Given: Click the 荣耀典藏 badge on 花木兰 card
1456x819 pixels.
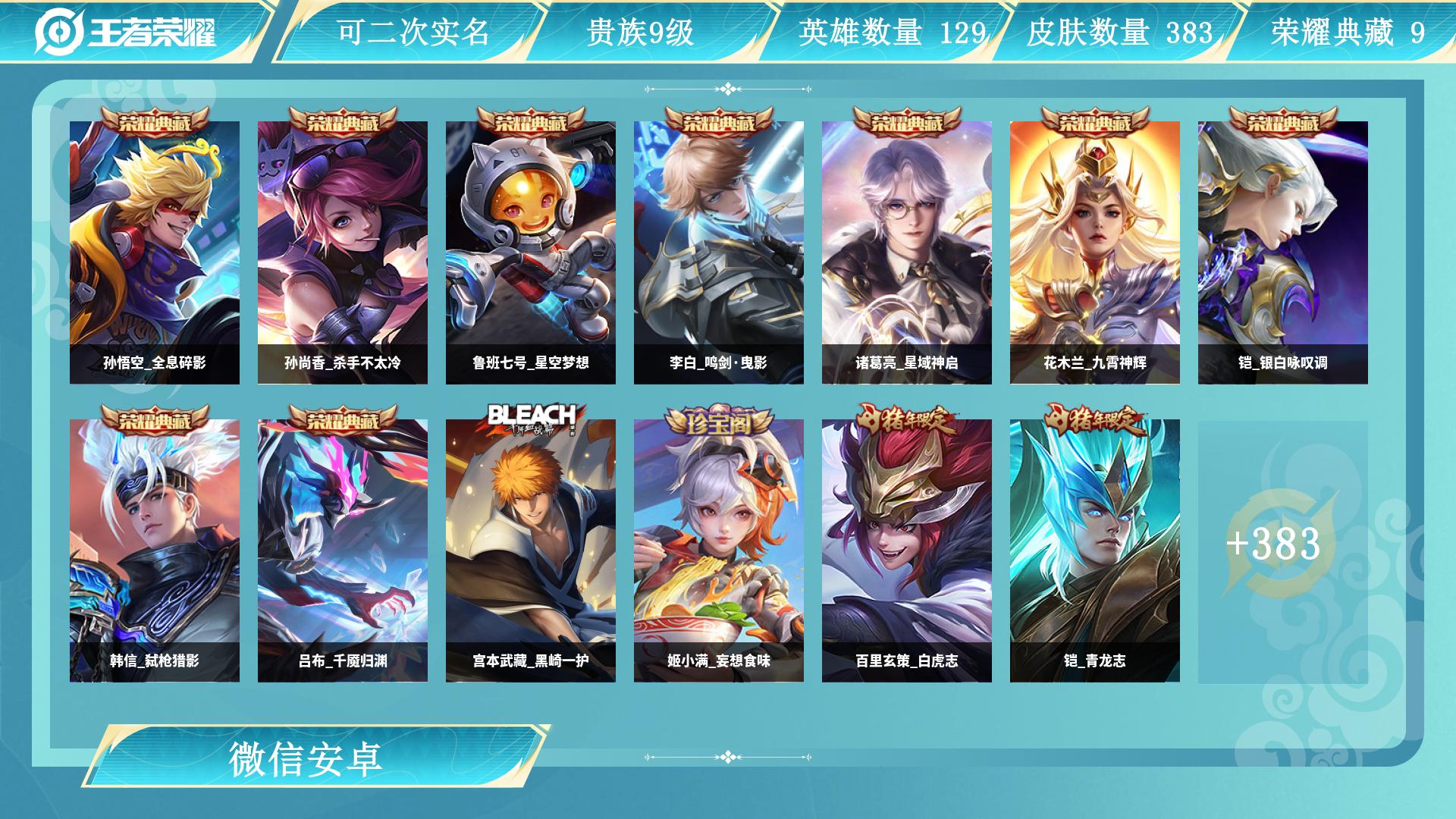Looking at the screenshot, I should pos(1097,120).
